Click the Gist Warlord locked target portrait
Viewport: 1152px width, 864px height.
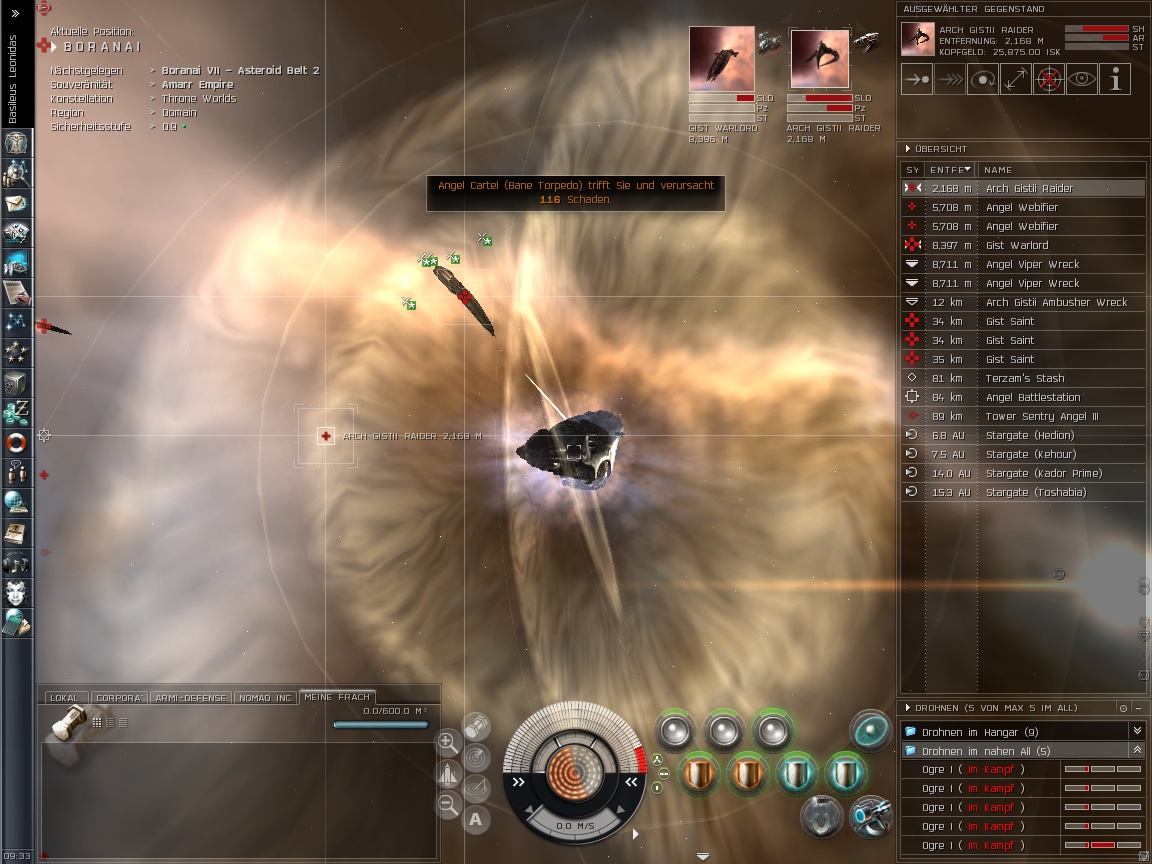[717, 58]
